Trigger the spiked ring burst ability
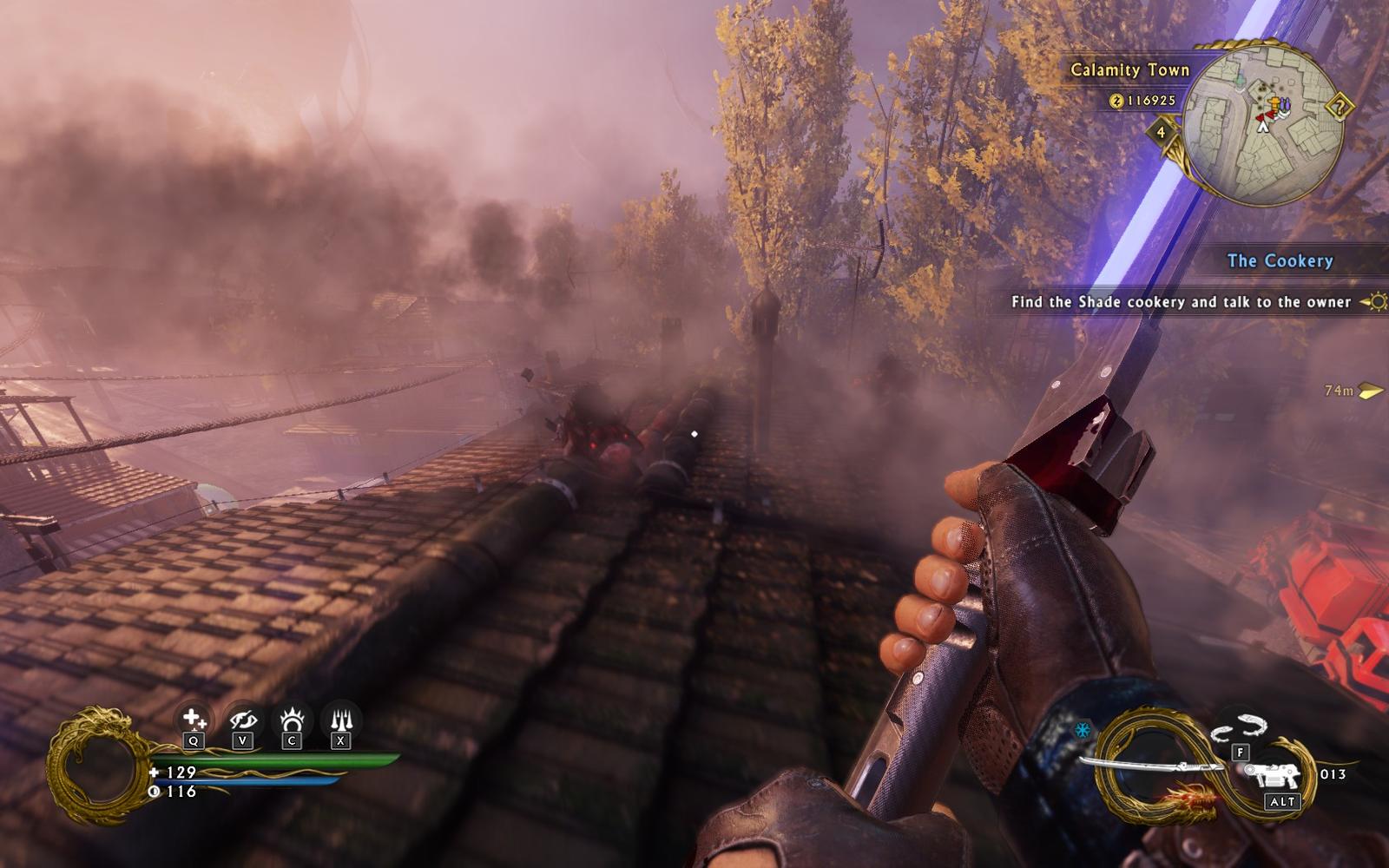The height and width of the screenshot is (868, 1389). (292, 720)
